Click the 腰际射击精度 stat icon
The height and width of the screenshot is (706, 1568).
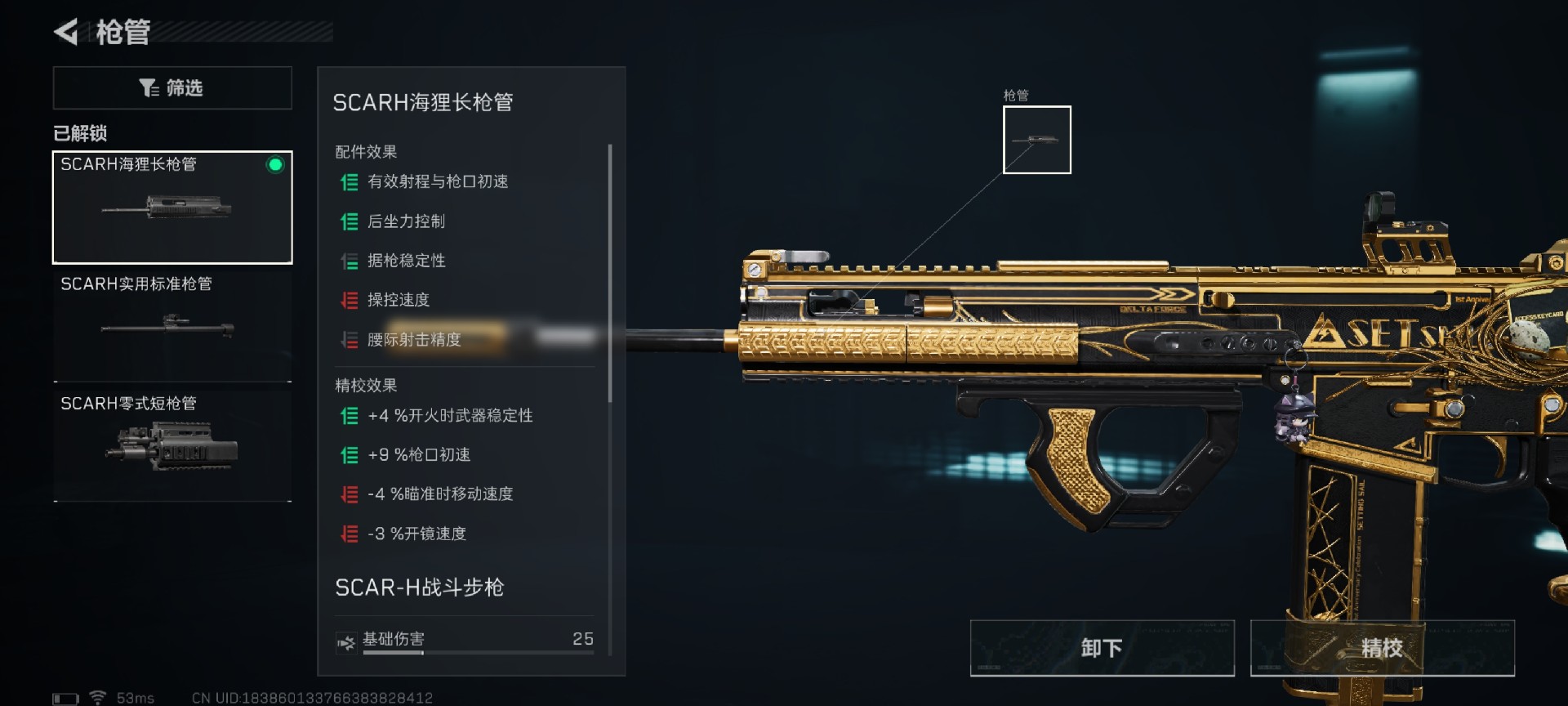click(x=348, y=339)
